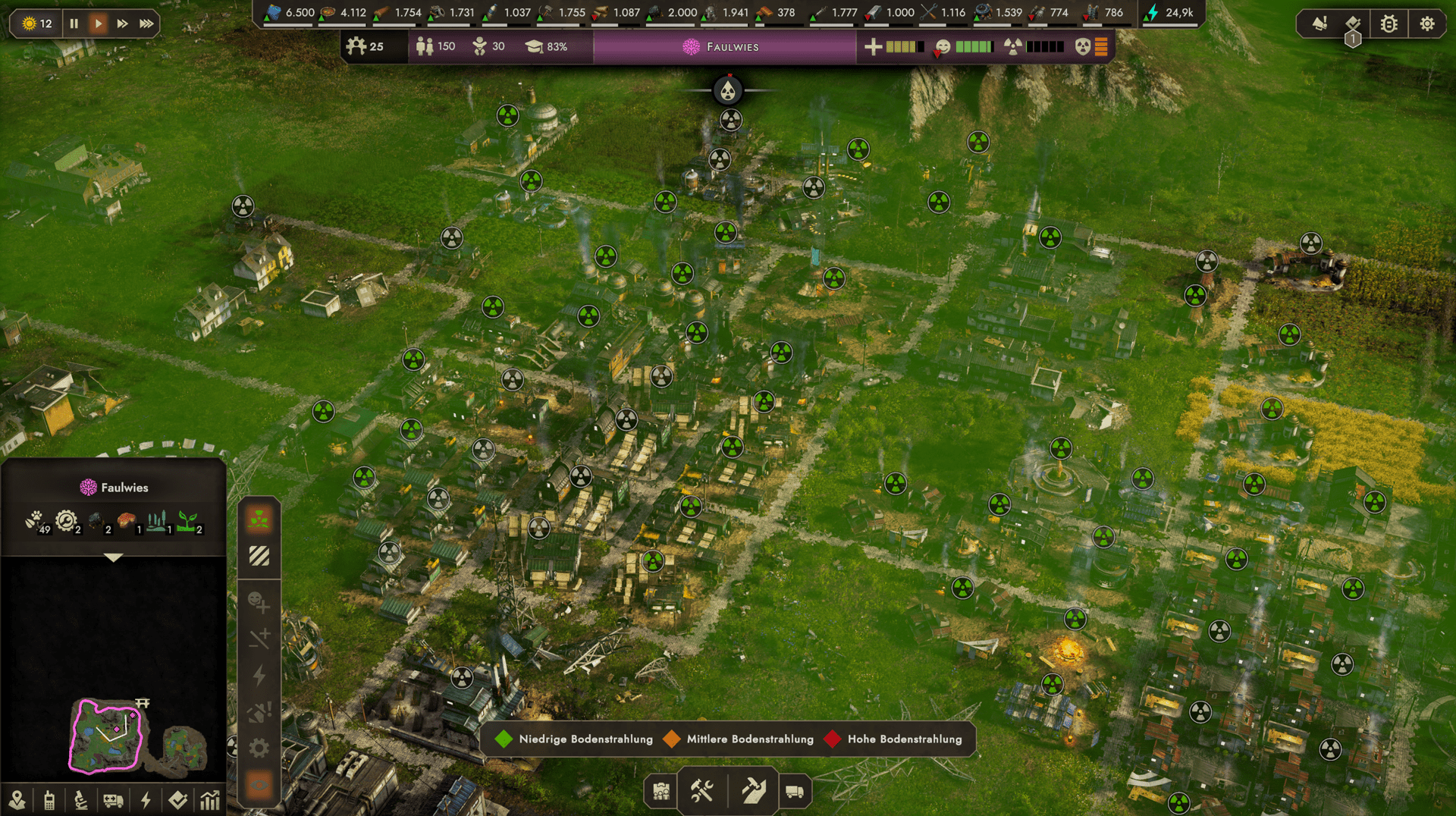Set fastest game speed with triple arrows

coord(146,24)
